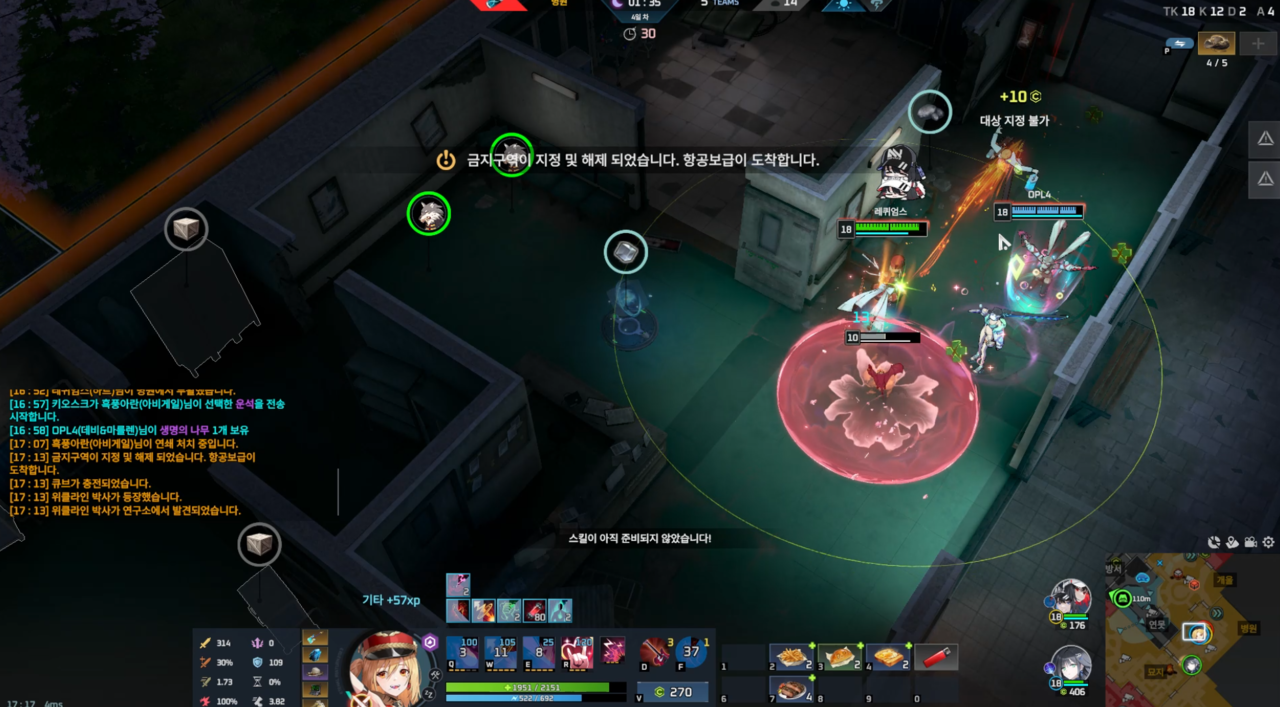
Task: Click the map pin icon above minimap
Action: (1232, 542)
